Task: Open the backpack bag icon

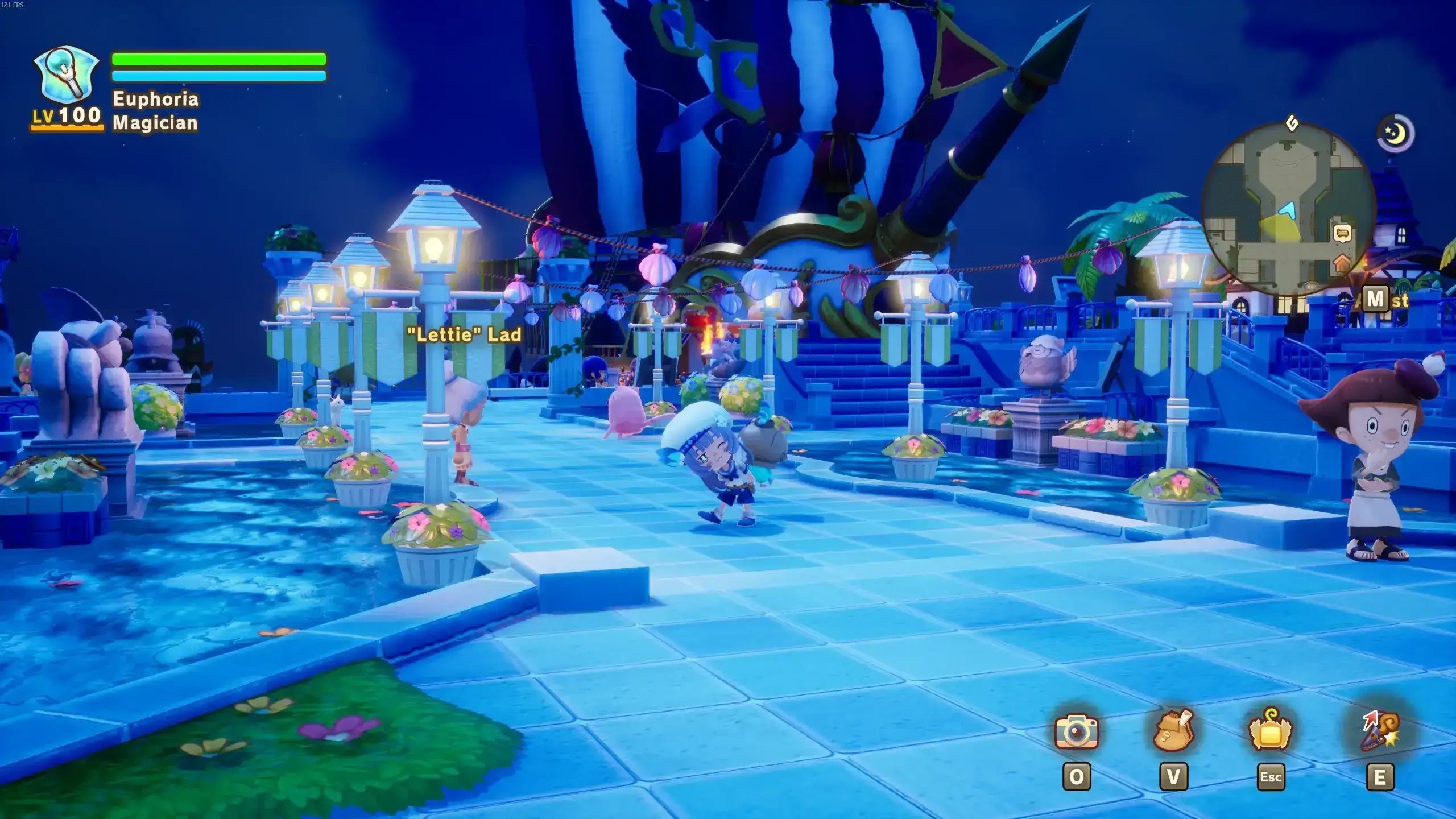Action: (x=1173, y=731)
